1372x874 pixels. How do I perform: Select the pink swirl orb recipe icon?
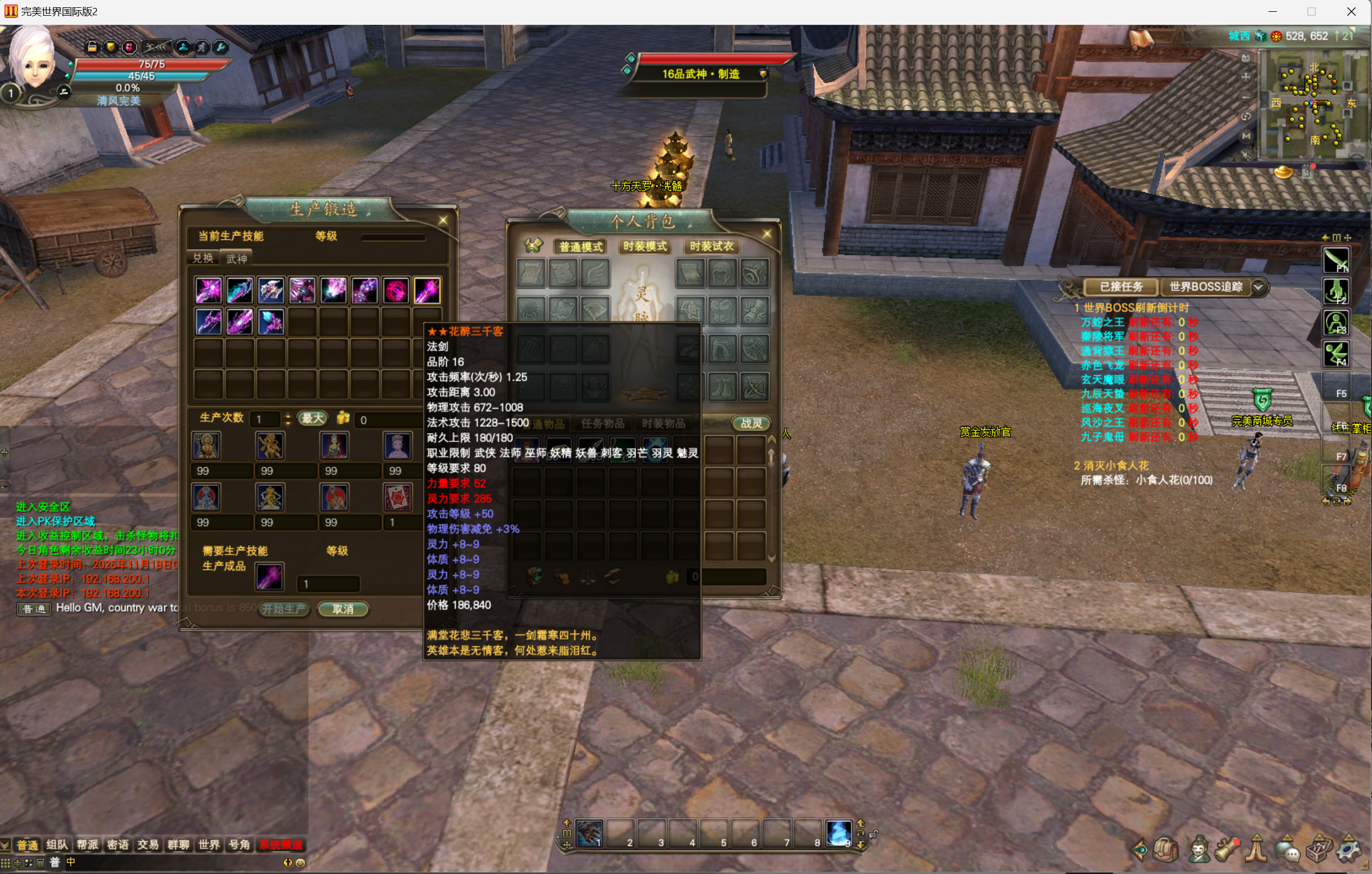(x=395, y=290)
